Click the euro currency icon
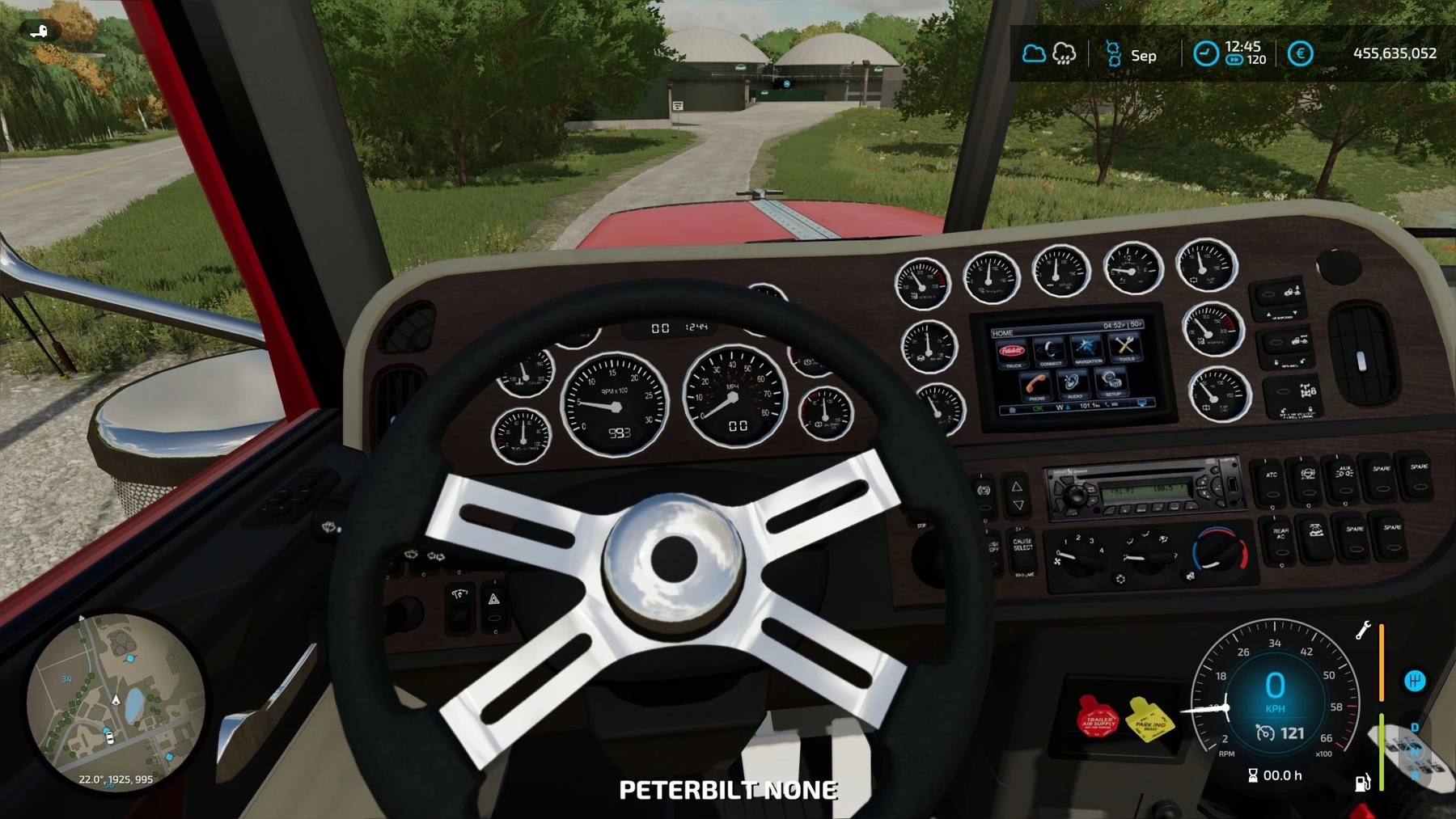The width and height of the screenshot is (1456, 819). pos(1300,54)
